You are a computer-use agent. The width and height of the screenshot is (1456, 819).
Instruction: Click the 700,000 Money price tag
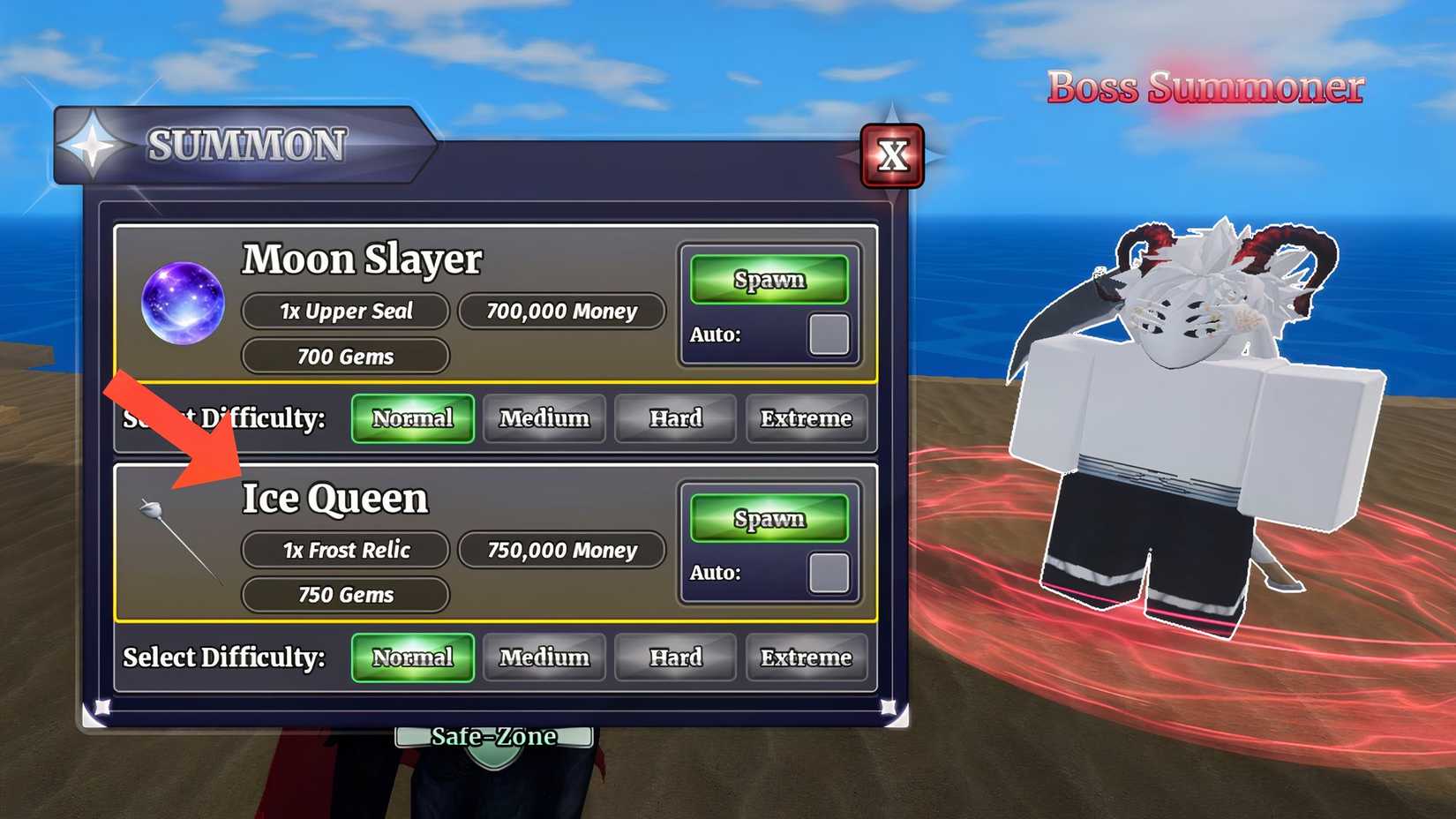561,311
